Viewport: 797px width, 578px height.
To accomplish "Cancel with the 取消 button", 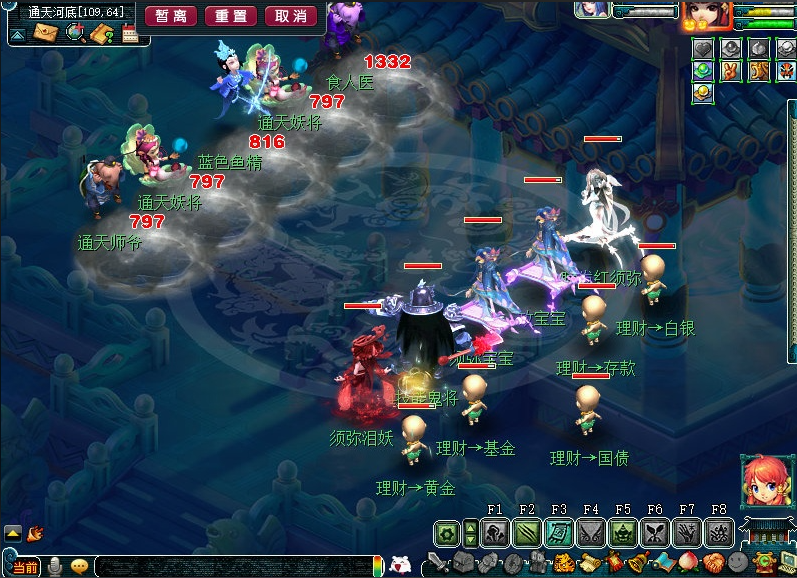I will pos(291,16).
